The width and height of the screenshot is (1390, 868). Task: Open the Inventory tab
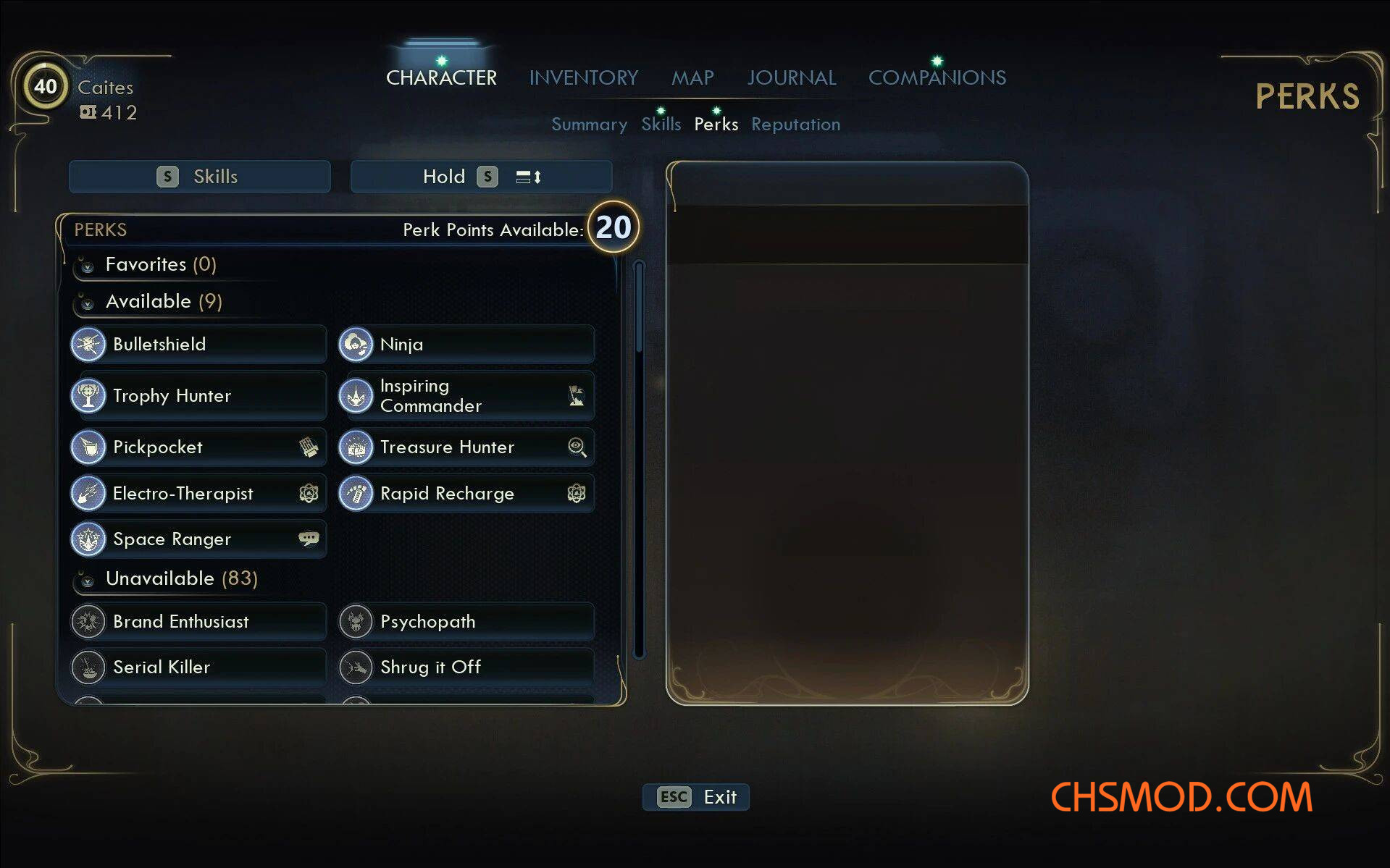pos(583,77)
